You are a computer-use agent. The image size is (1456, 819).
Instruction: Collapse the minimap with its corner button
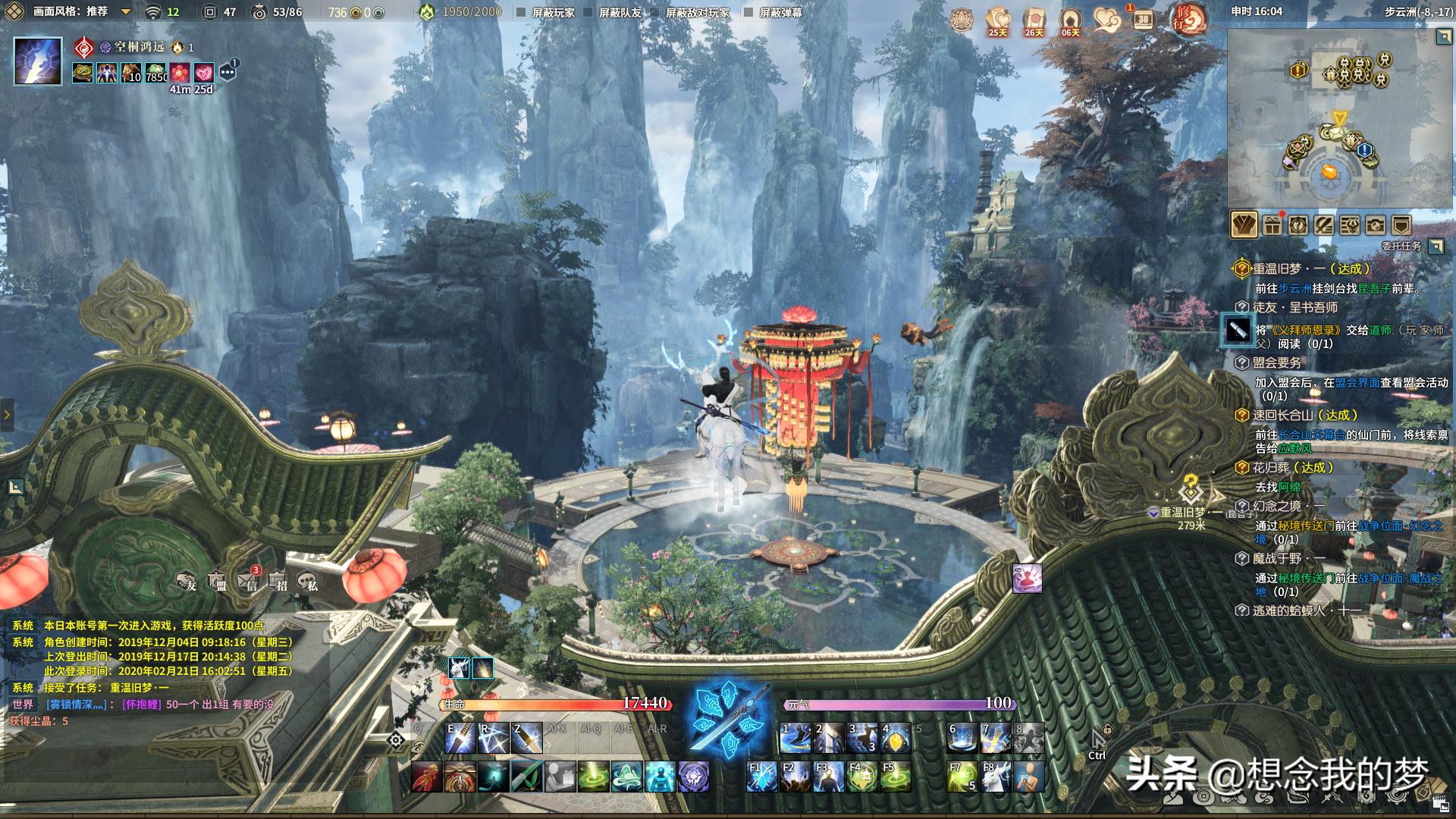tap(1444, 37)
